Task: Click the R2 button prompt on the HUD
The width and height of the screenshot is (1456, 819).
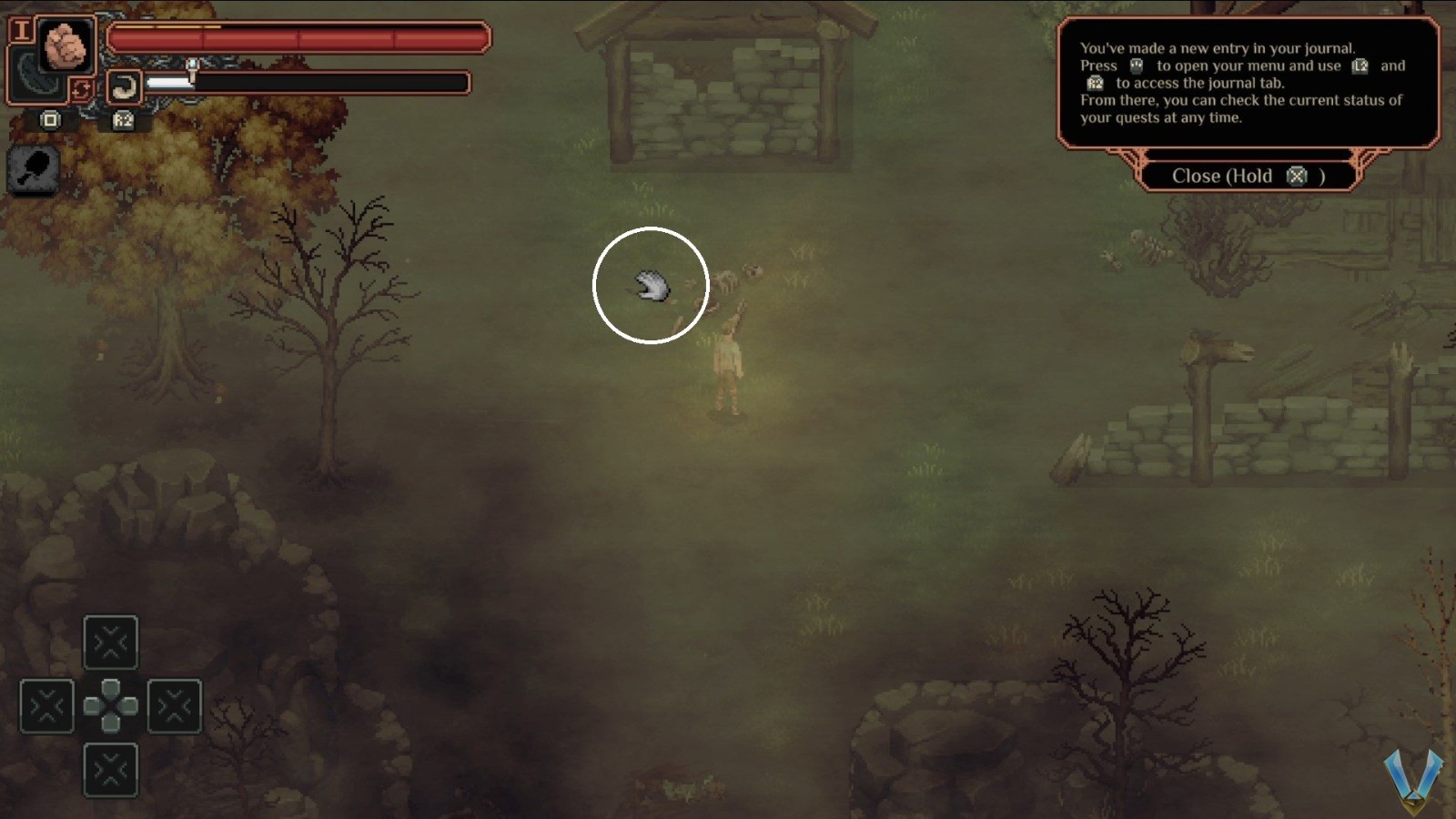Action: (122, 120)
